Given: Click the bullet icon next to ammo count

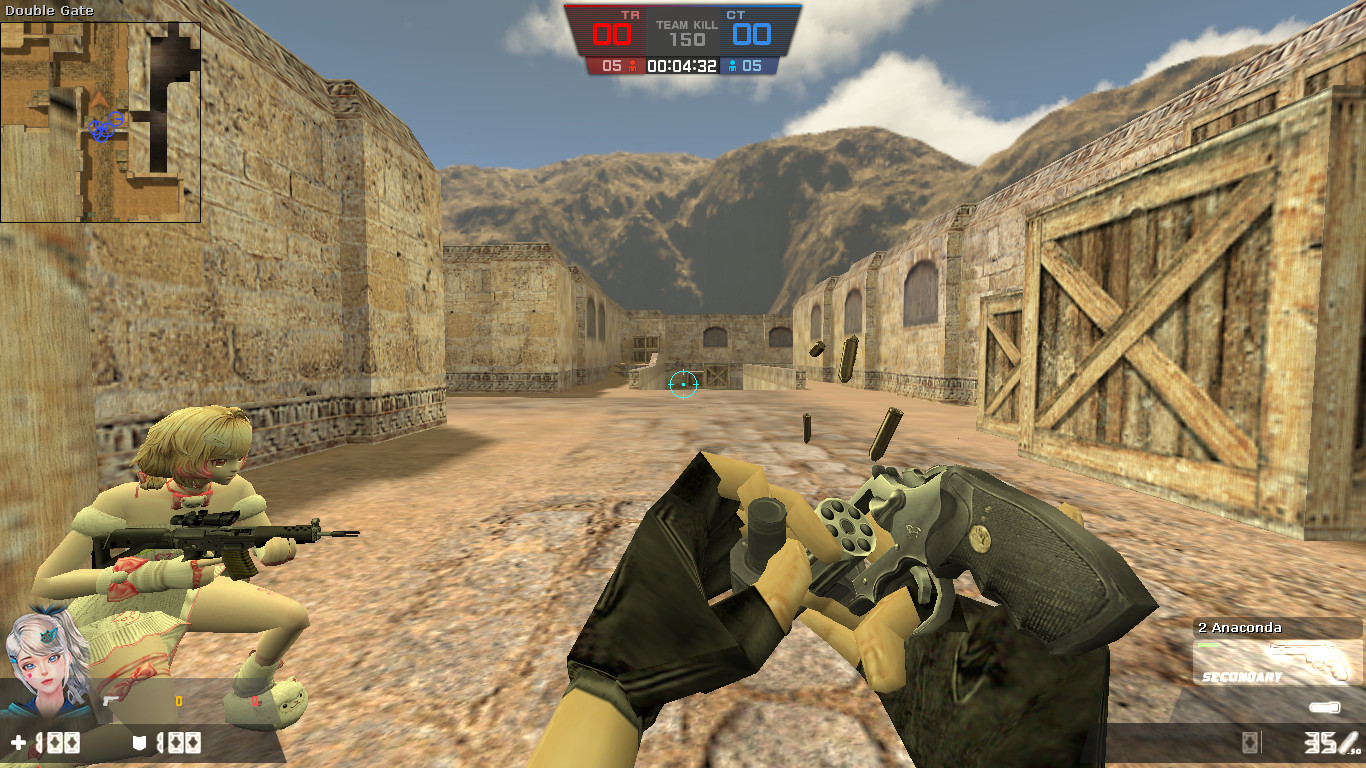Looking at the screenshot, I should coord(1348,743).
